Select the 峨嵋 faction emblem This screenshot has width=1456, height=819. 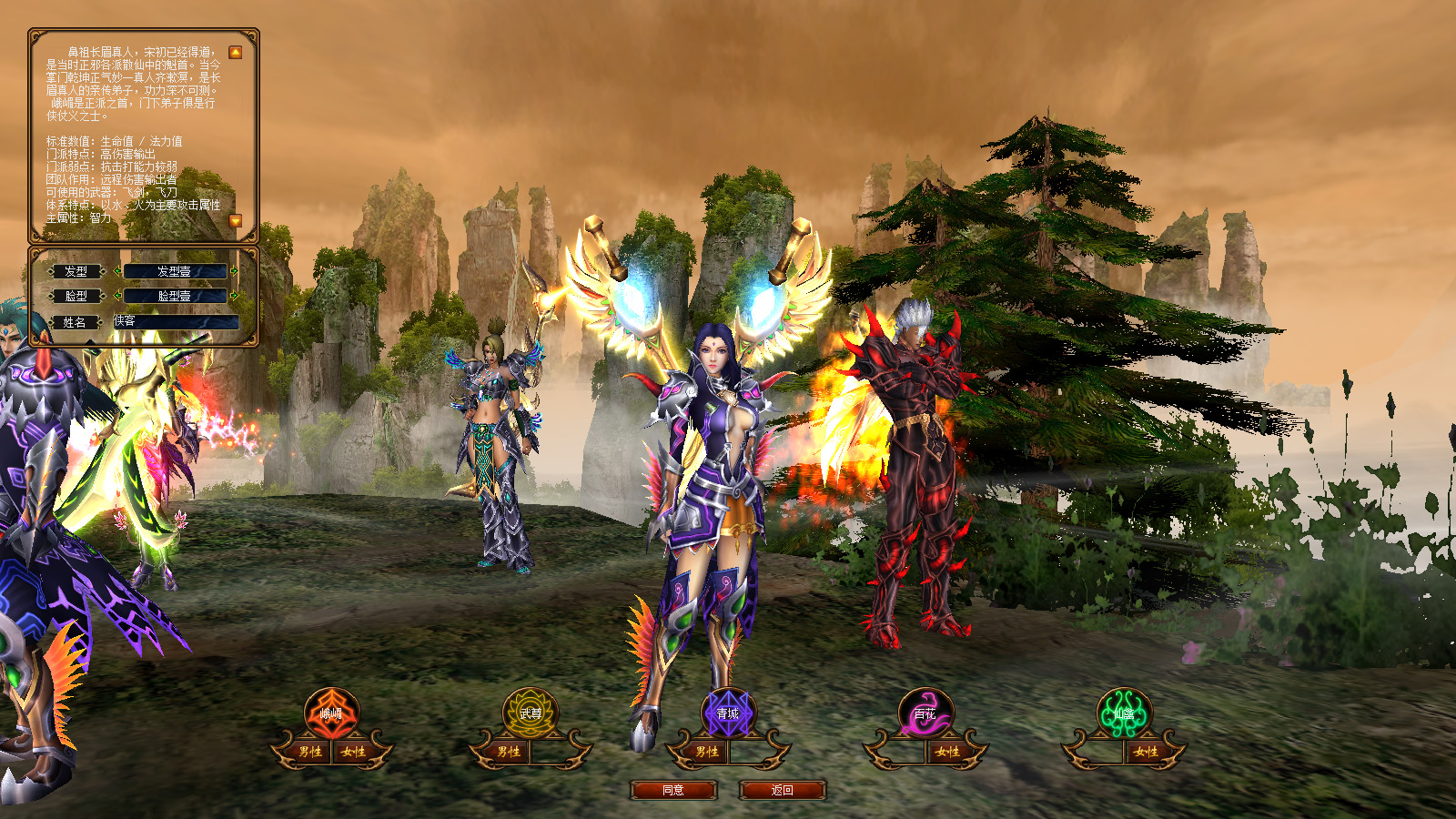pyautogui.click(x=332, y=713)
